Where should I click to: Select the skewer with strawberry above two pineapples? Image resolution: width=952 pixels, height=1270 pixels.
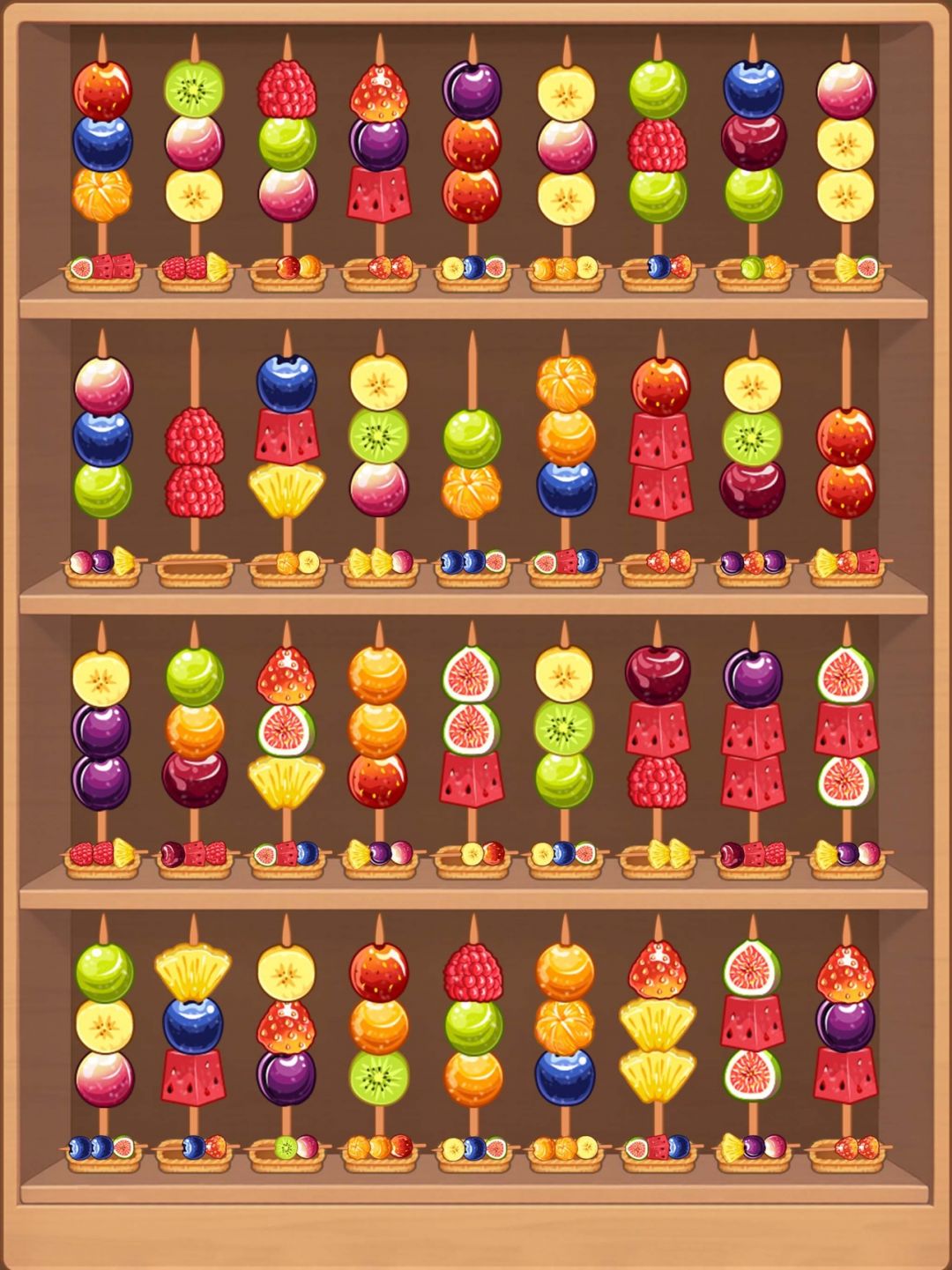pyautogui.click(x=658, y=1024)
